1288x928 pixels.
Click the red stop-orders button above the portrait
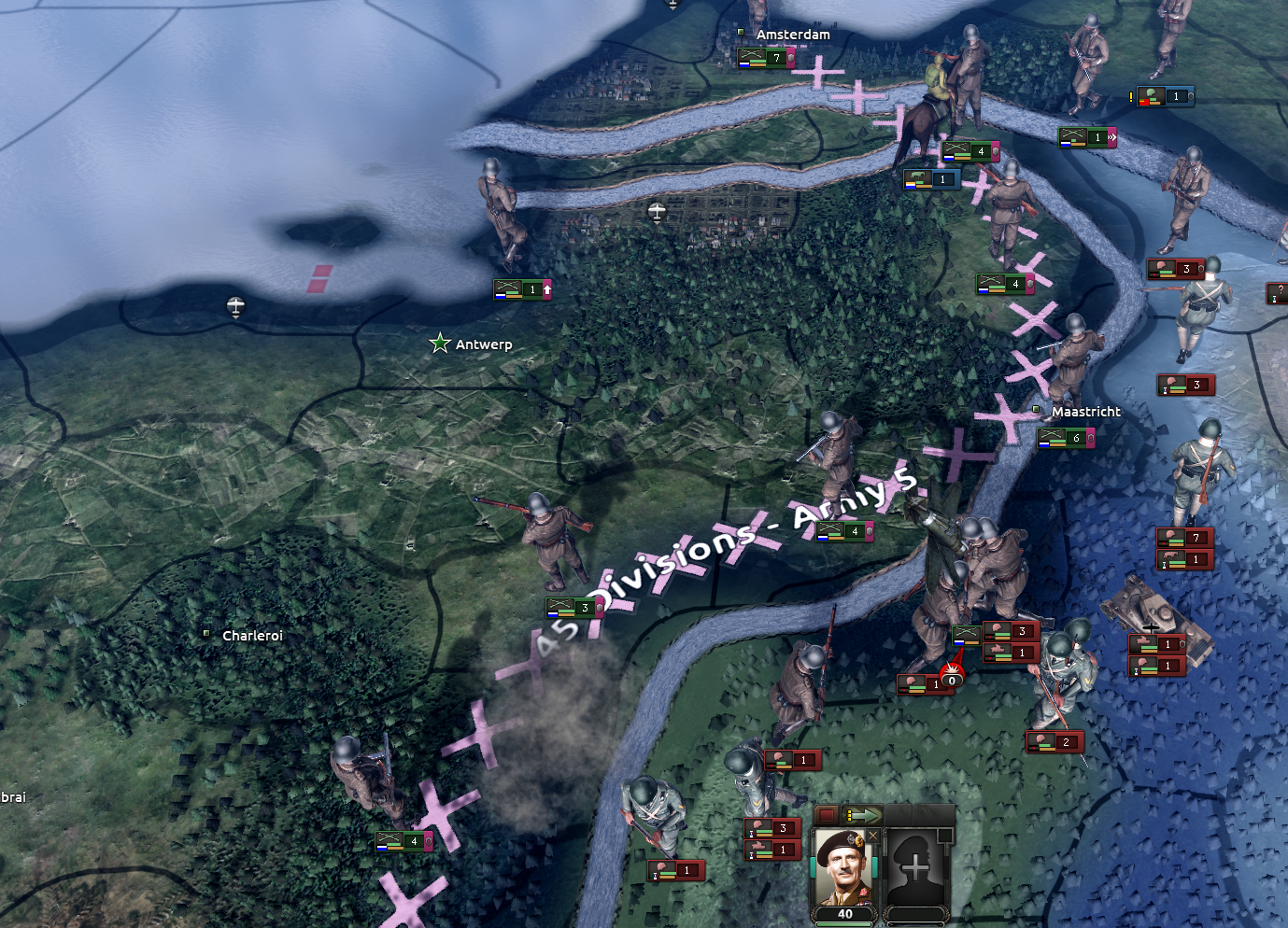click(x=827, y=815)
